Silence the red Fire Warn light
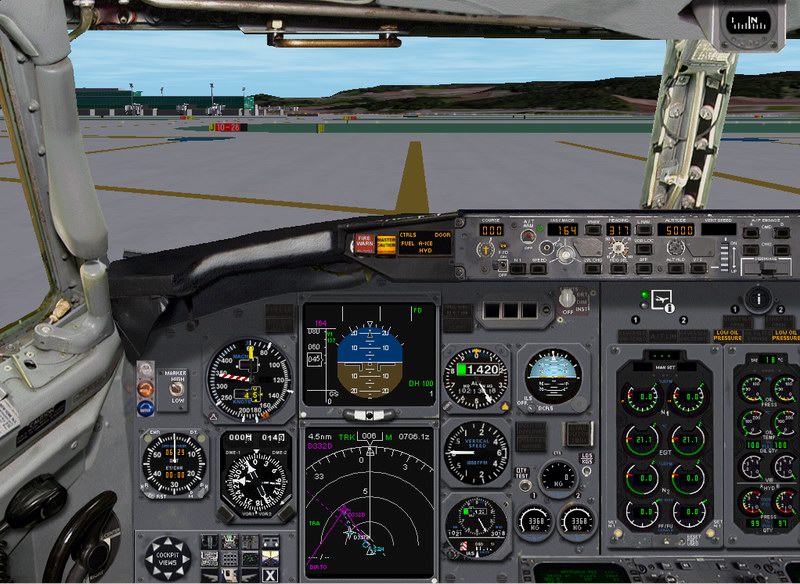 (364, 243)
